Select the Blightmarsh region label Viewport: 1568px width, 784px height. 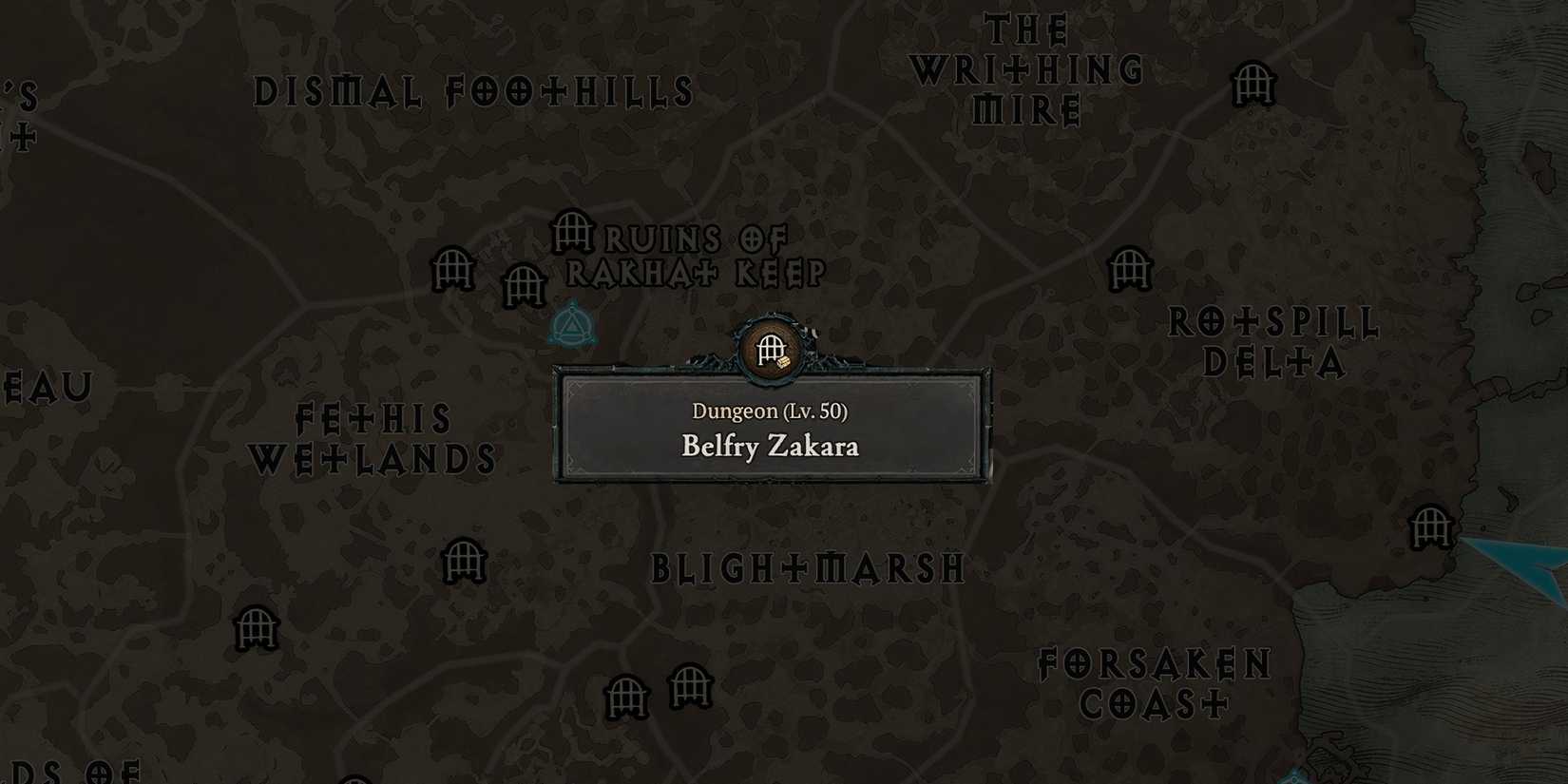coord(807,567)
